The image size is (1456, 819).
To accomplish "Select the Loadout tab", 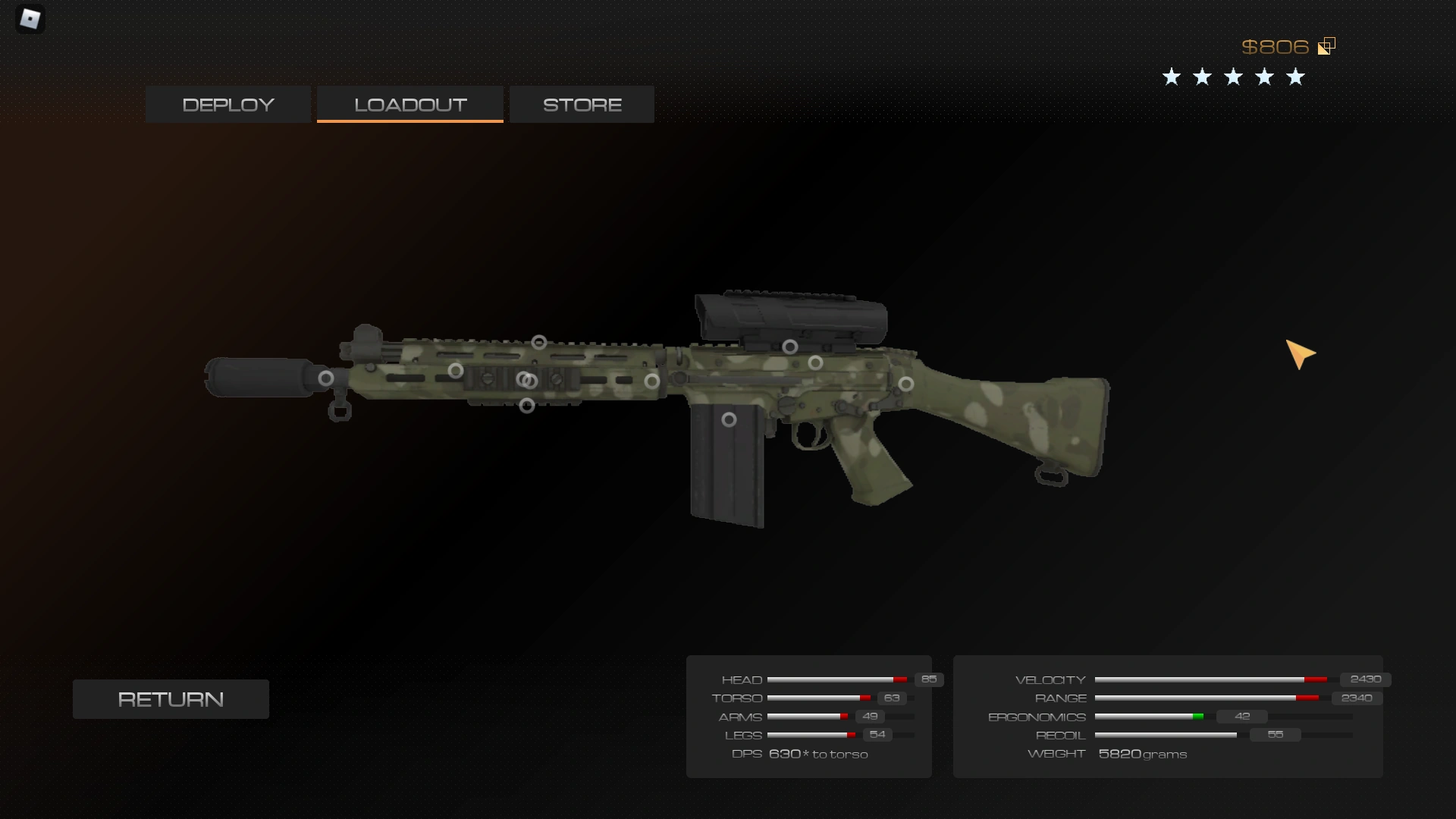I will point(409,104).
